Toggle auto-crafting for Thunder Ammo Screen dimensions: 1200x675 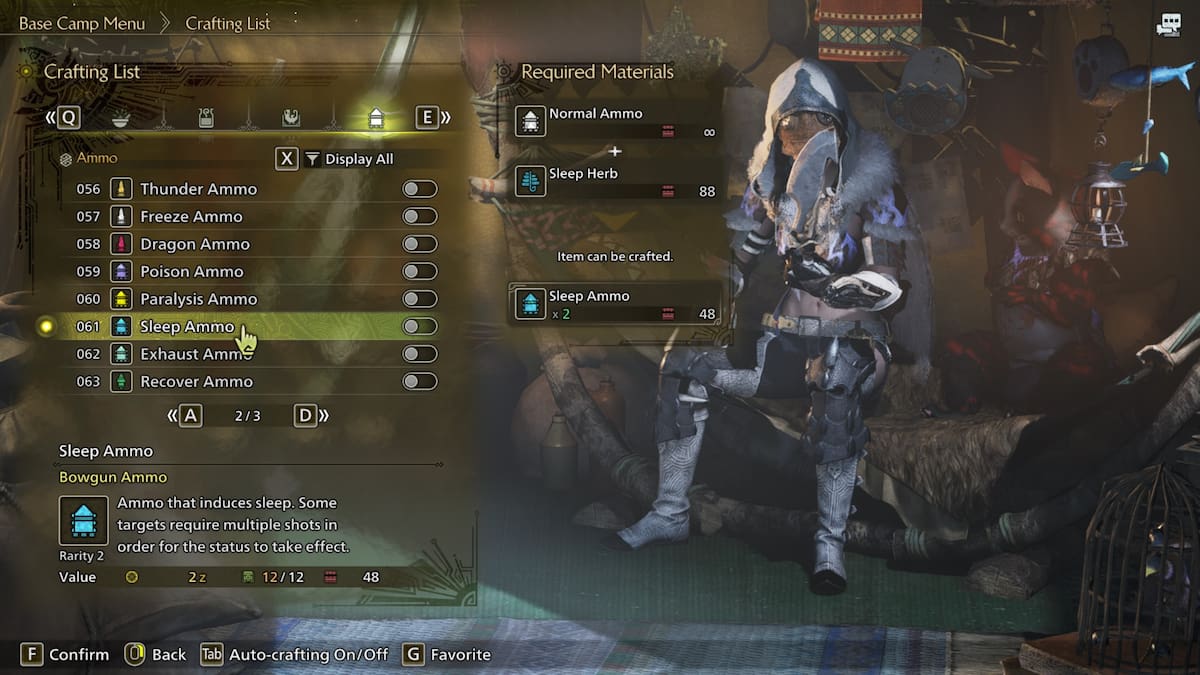tap(419, 189)
